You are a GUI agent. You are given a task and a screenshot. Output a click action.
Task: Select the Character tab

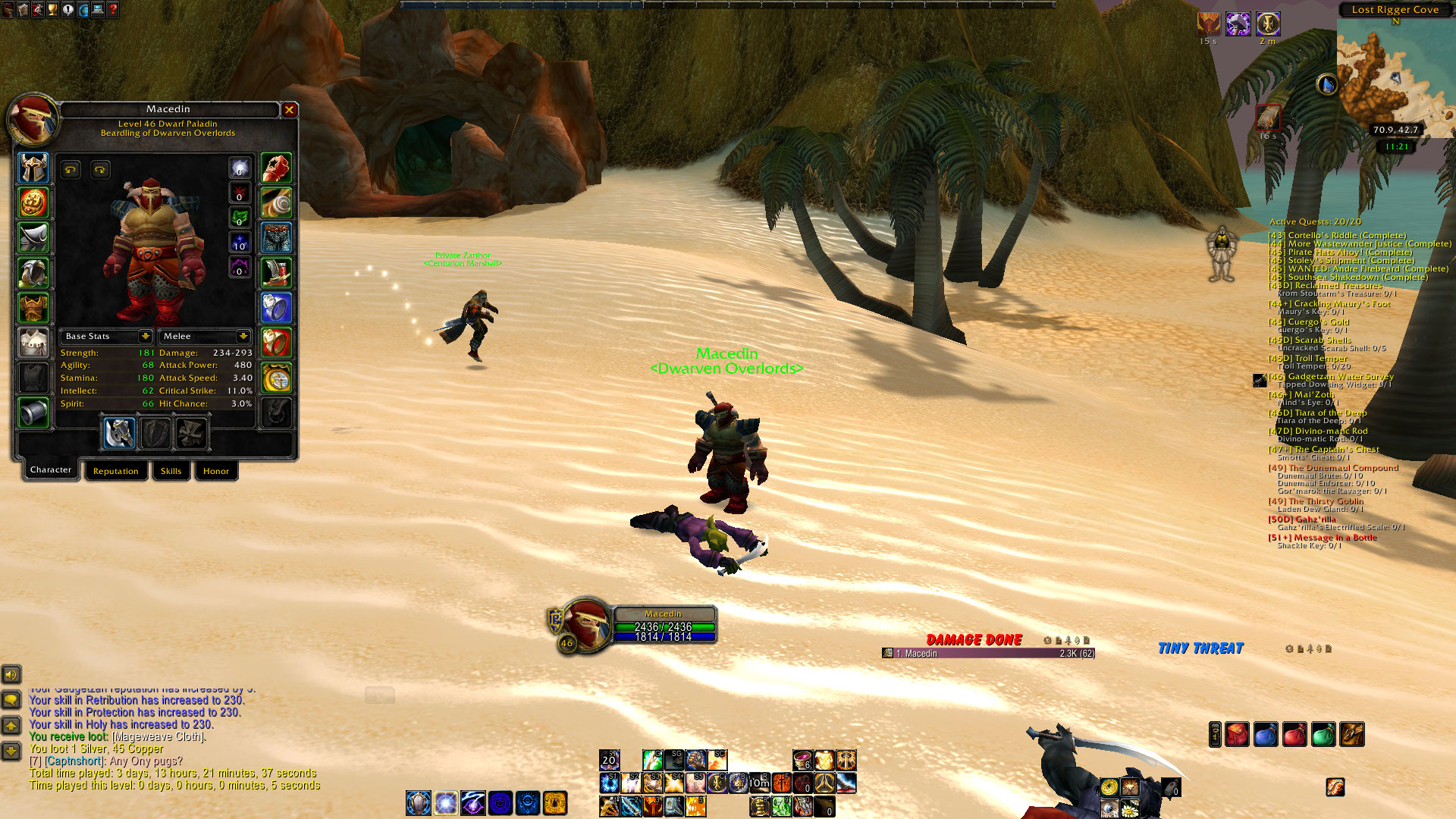click(x=51, y=470)
